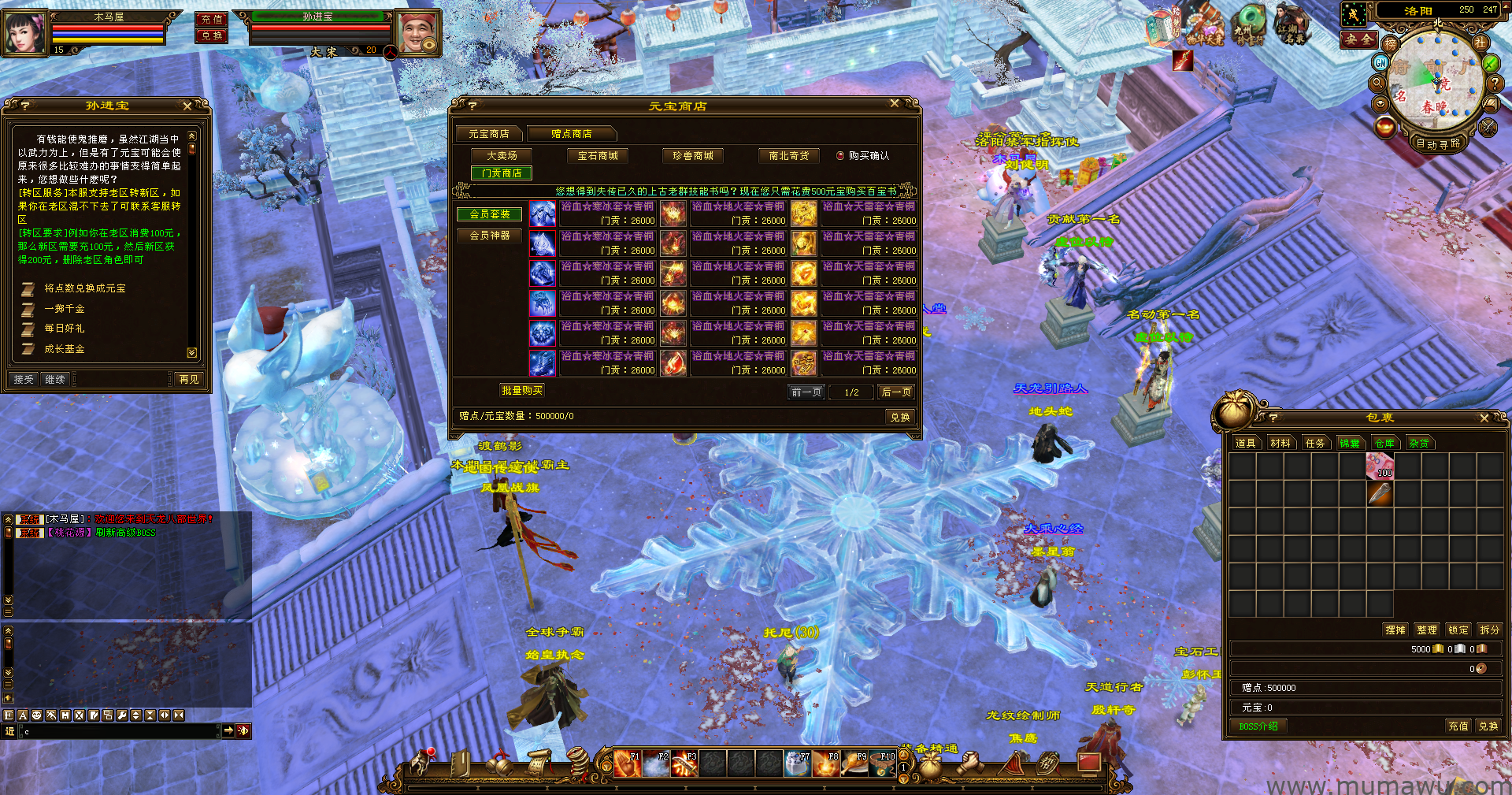Click the 充值 button beside the player portrait
The height and width of the screenshot is (795, 1512).
pos(211,19)
